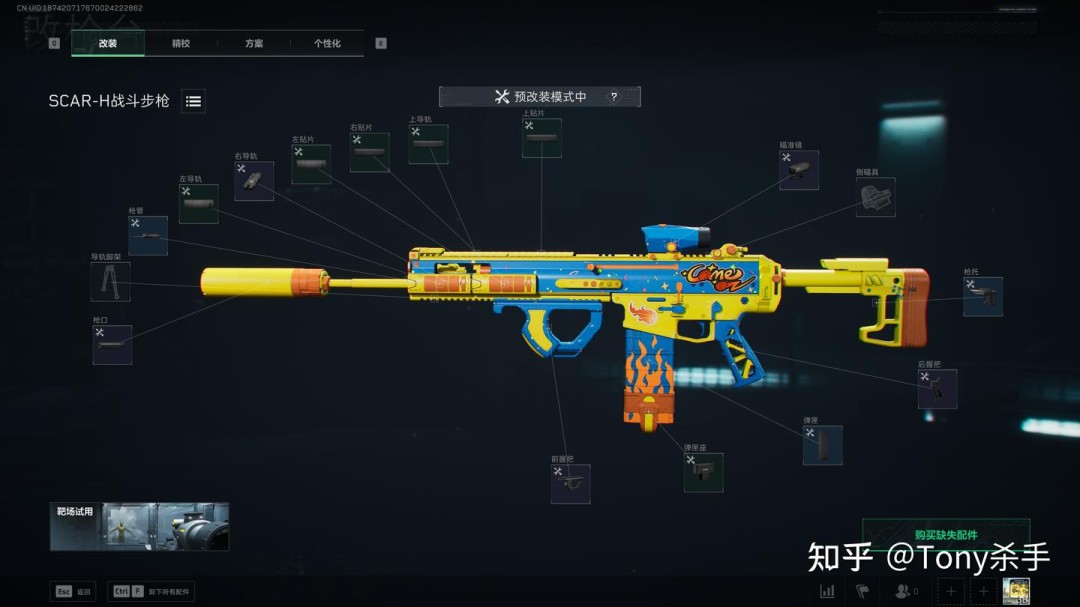
Task: Select the 弹匣座 magazine well slot
Action: (x=703, y=472)
